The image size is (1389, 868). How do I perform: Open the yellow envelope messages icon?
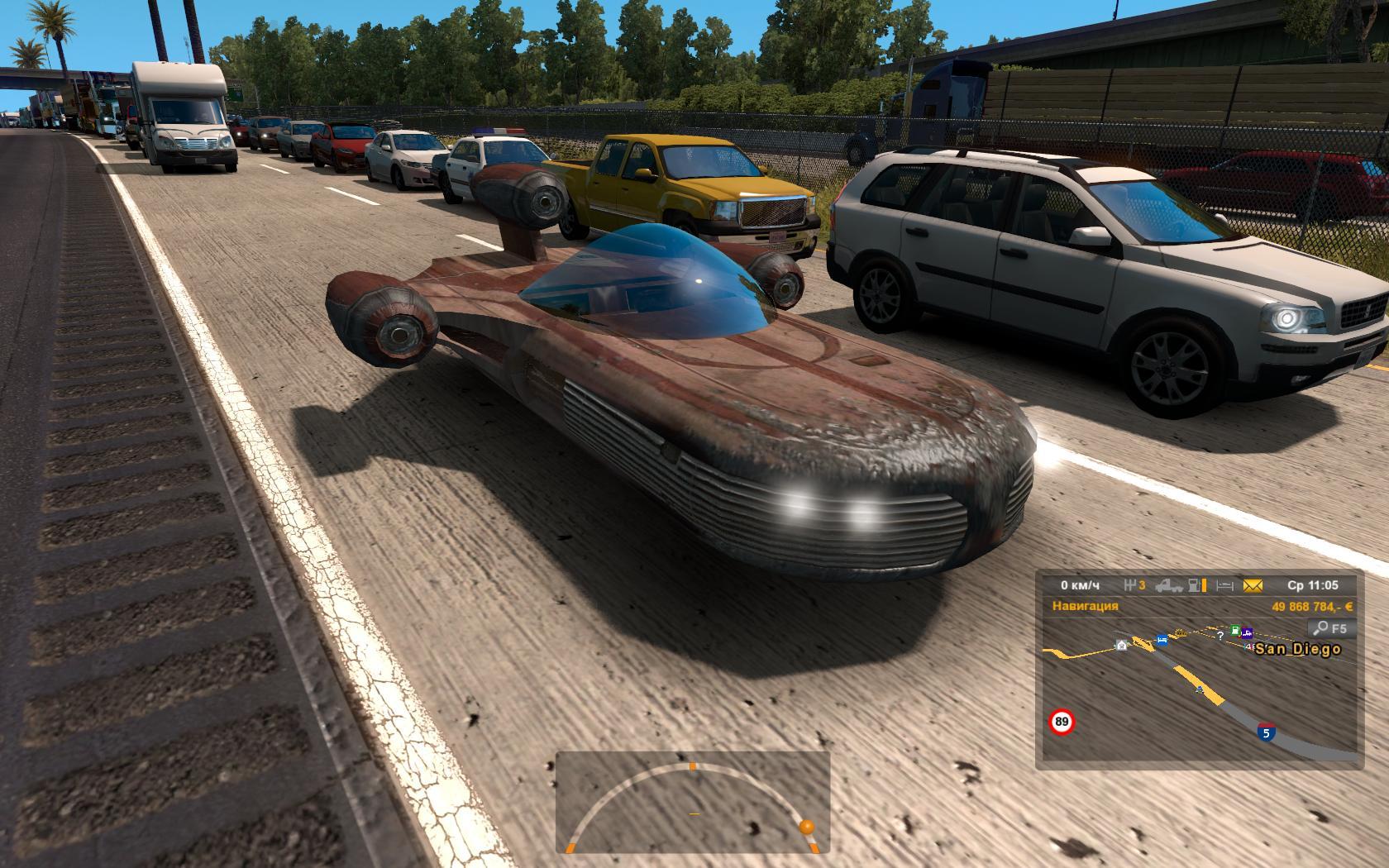1253,586
